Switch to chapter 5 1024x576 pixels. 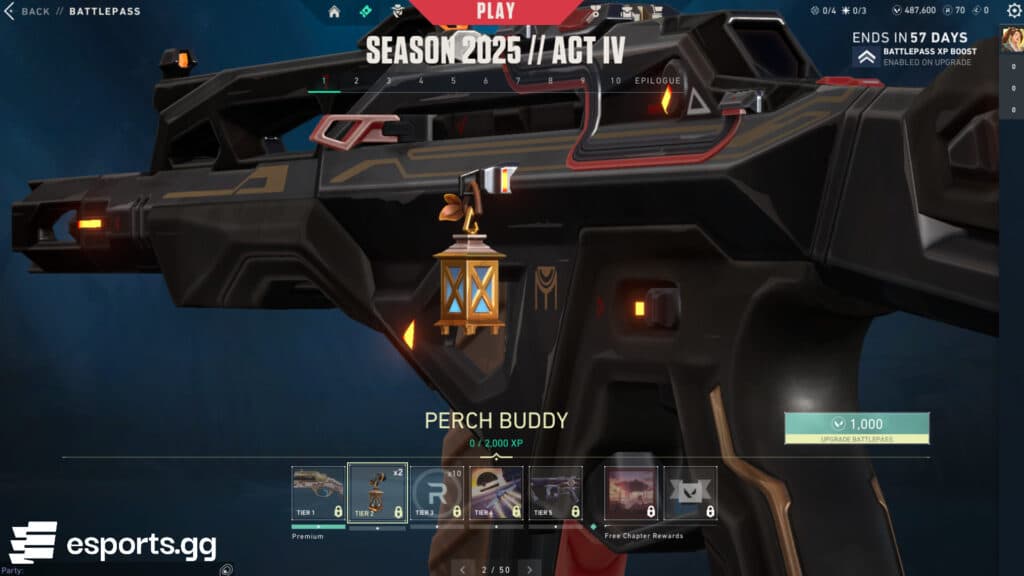coord(453,81)
